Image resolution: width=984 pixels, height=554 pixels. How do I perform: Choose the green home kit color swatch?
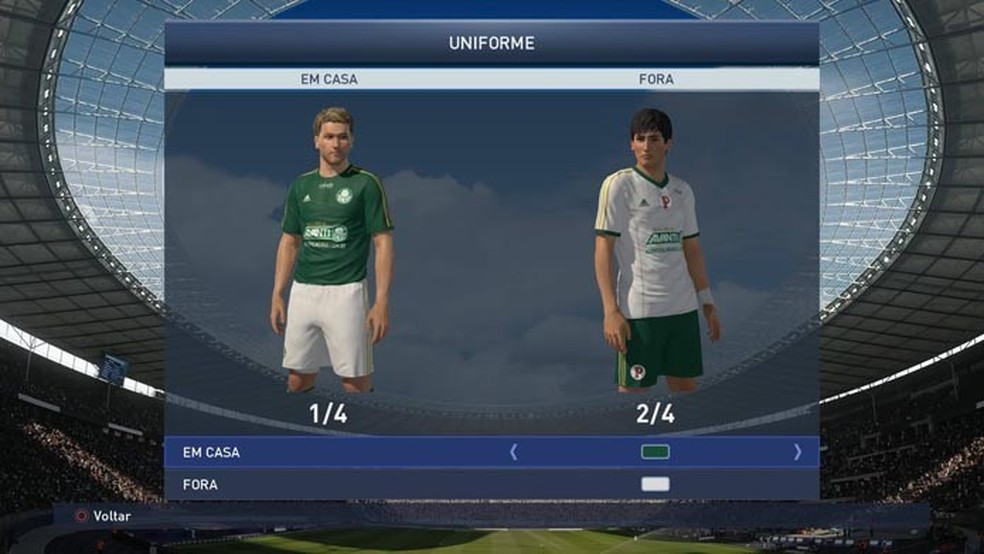[x=655, y=452]
